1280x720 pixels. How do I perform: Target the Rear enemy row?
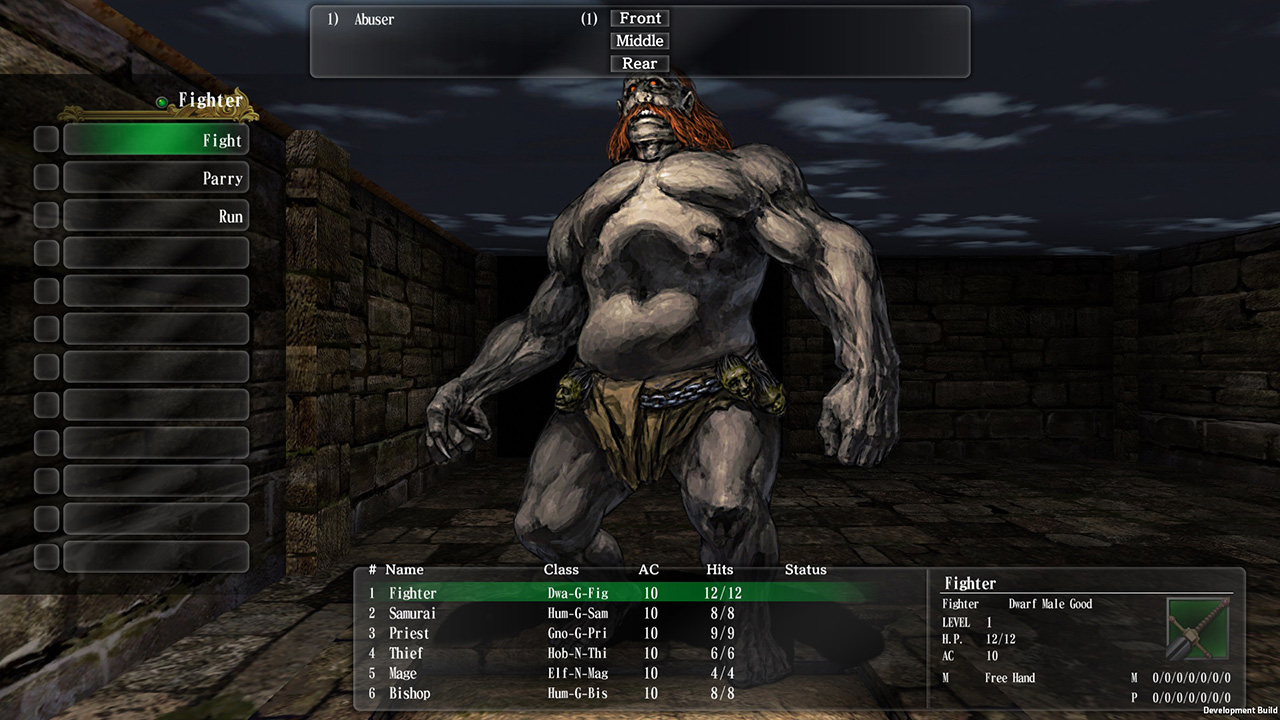point(639,63)
